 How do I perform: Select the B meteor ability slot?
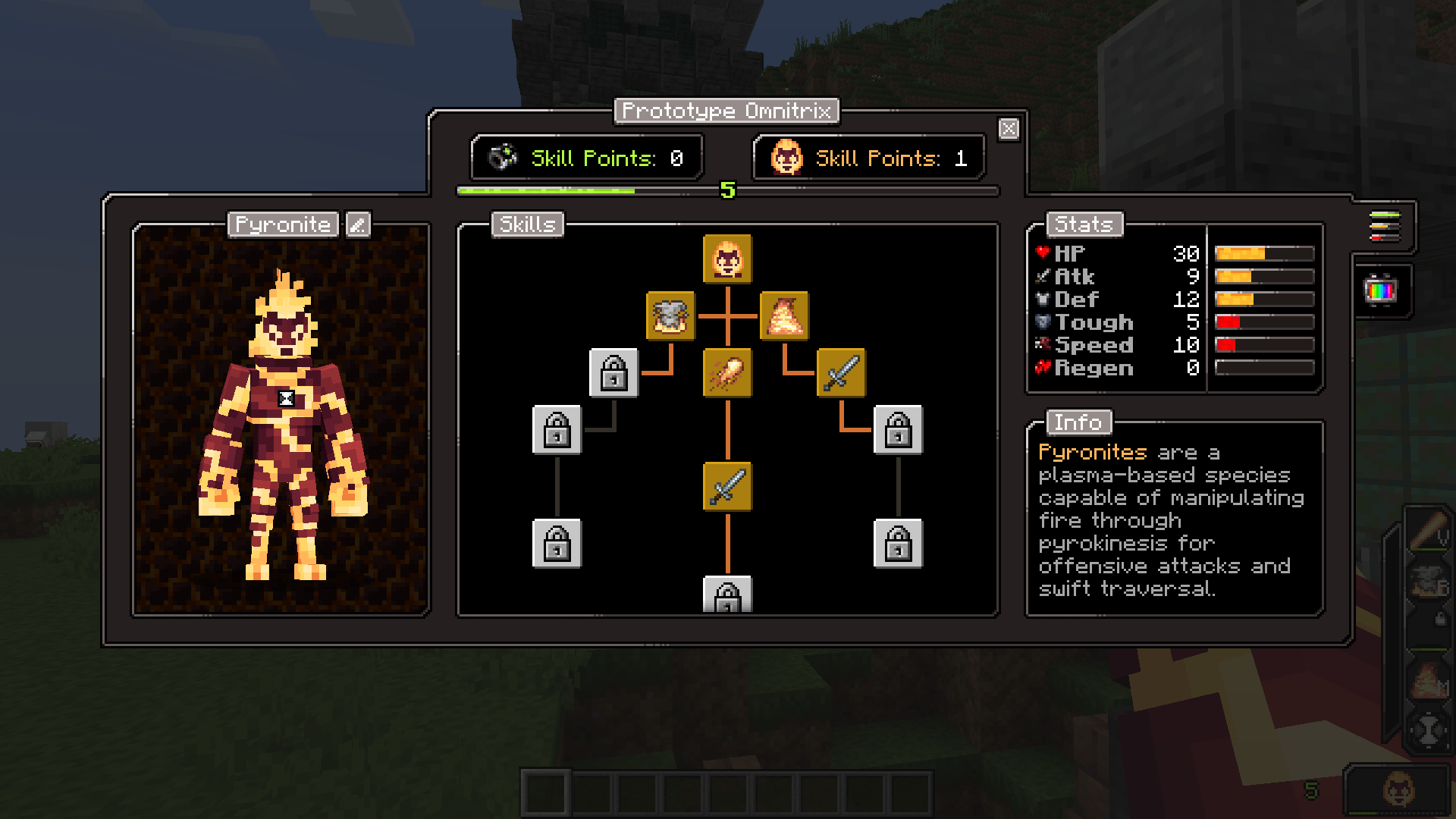pos(1429,582)
